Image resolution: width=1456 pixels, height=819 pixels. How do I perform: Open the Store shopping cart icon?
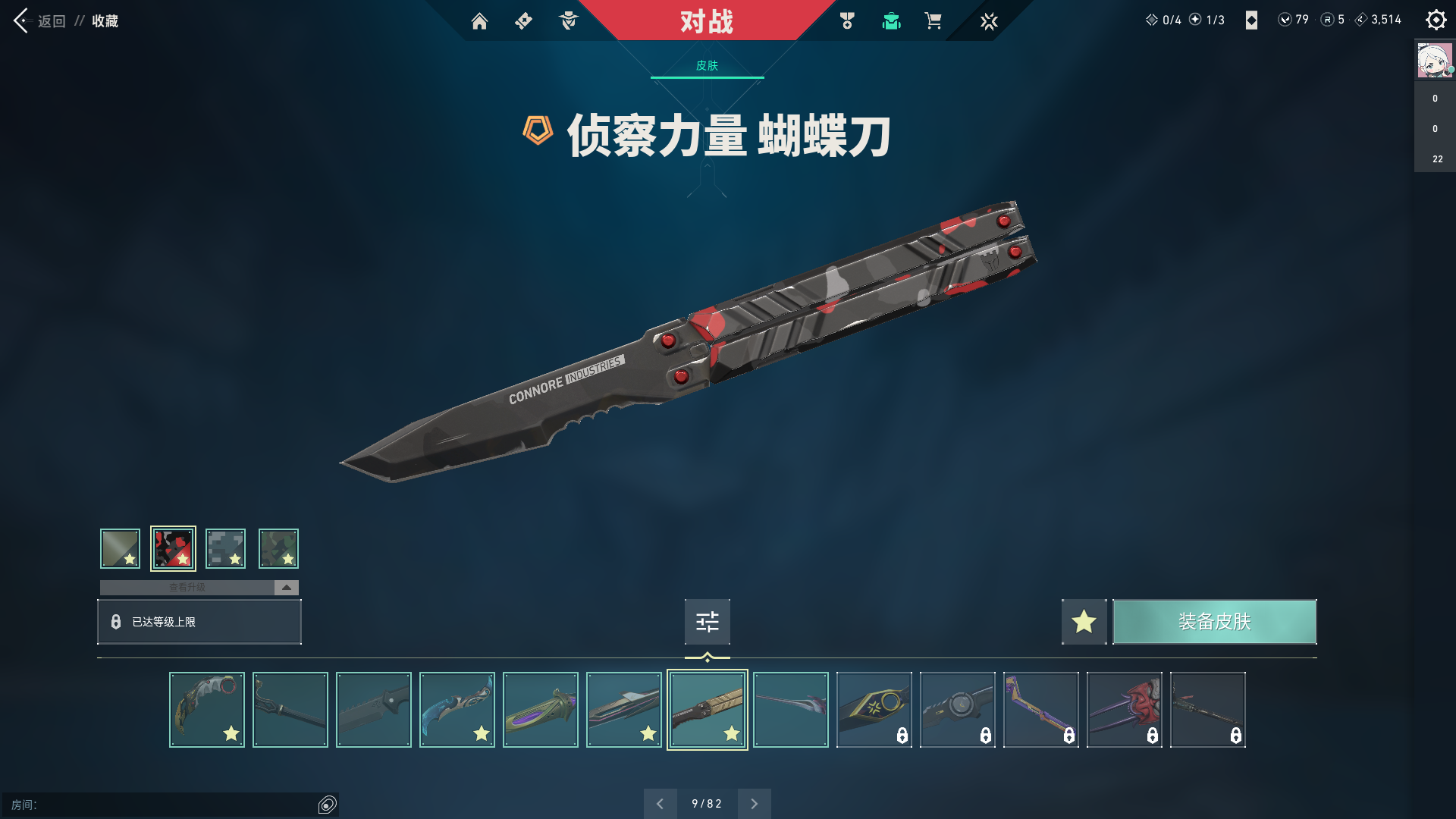coord(934,21)
